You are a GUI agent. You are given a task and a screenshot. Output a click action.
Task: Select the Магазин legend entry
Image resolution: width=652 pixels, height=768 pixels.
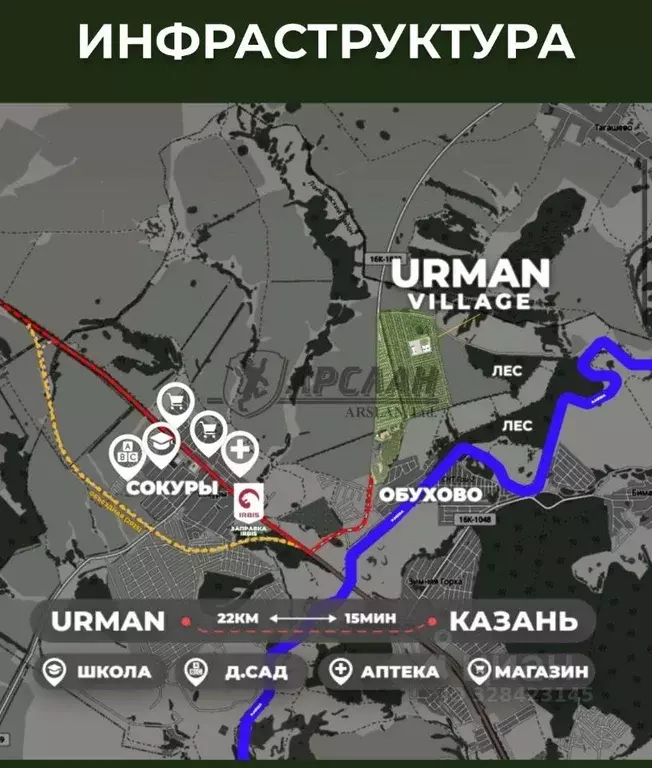[x=529, y=671]
